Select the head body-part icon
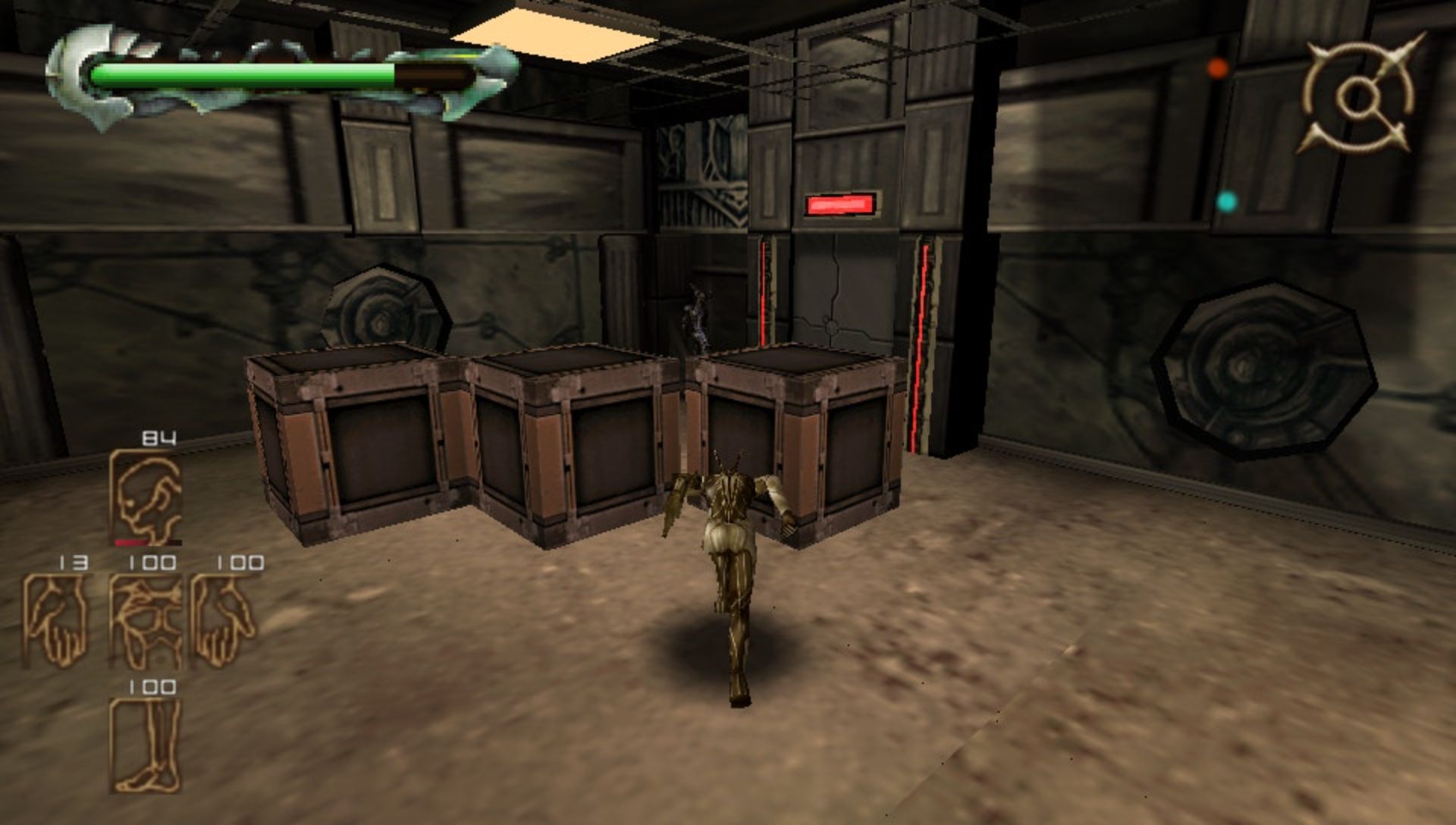This screenshot has width=1456, height=825. (x=146, y=497)
